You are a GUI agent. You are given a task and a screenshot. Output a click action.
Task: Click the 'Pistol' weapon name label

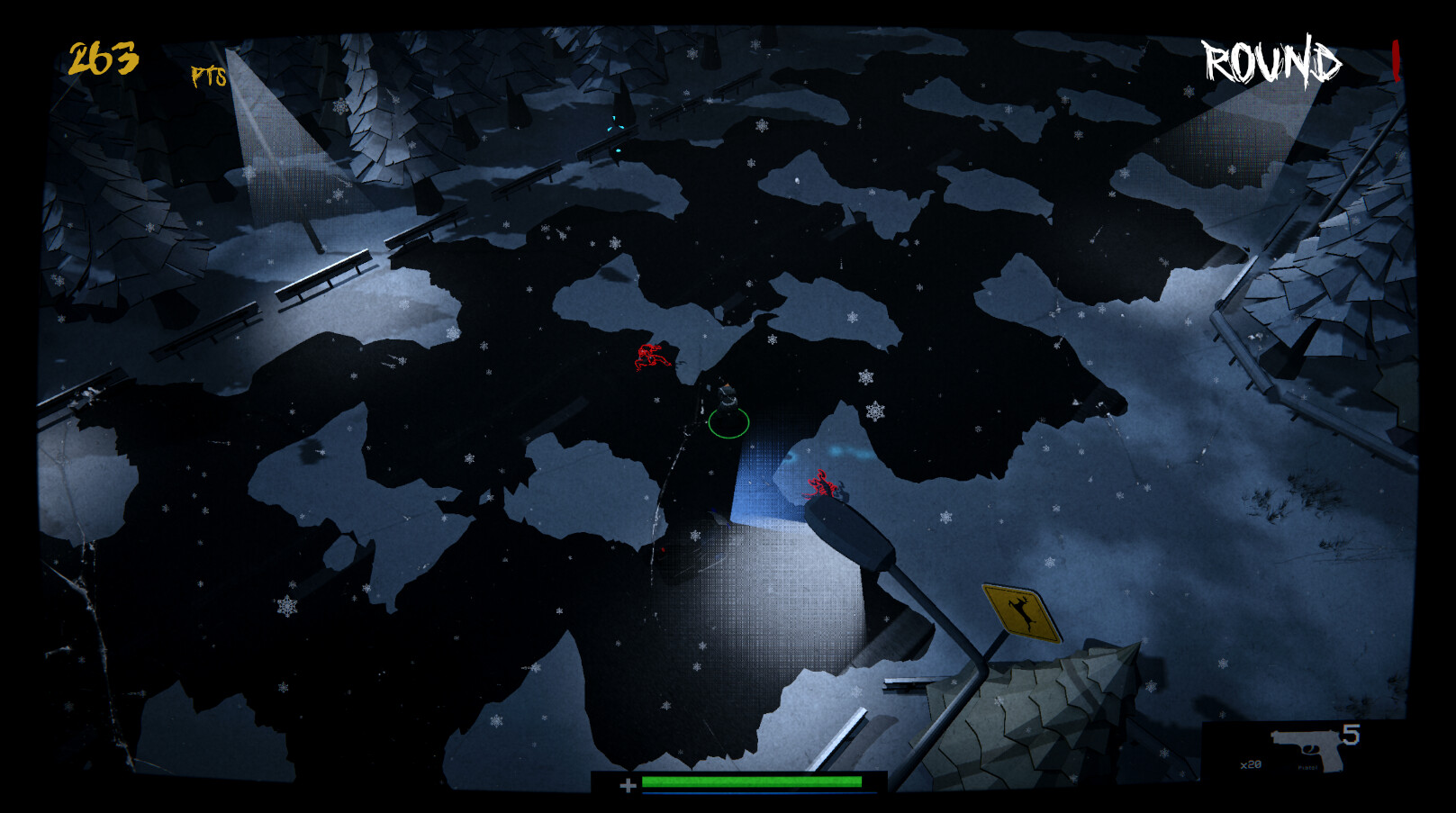click(x=1307, y=766)
